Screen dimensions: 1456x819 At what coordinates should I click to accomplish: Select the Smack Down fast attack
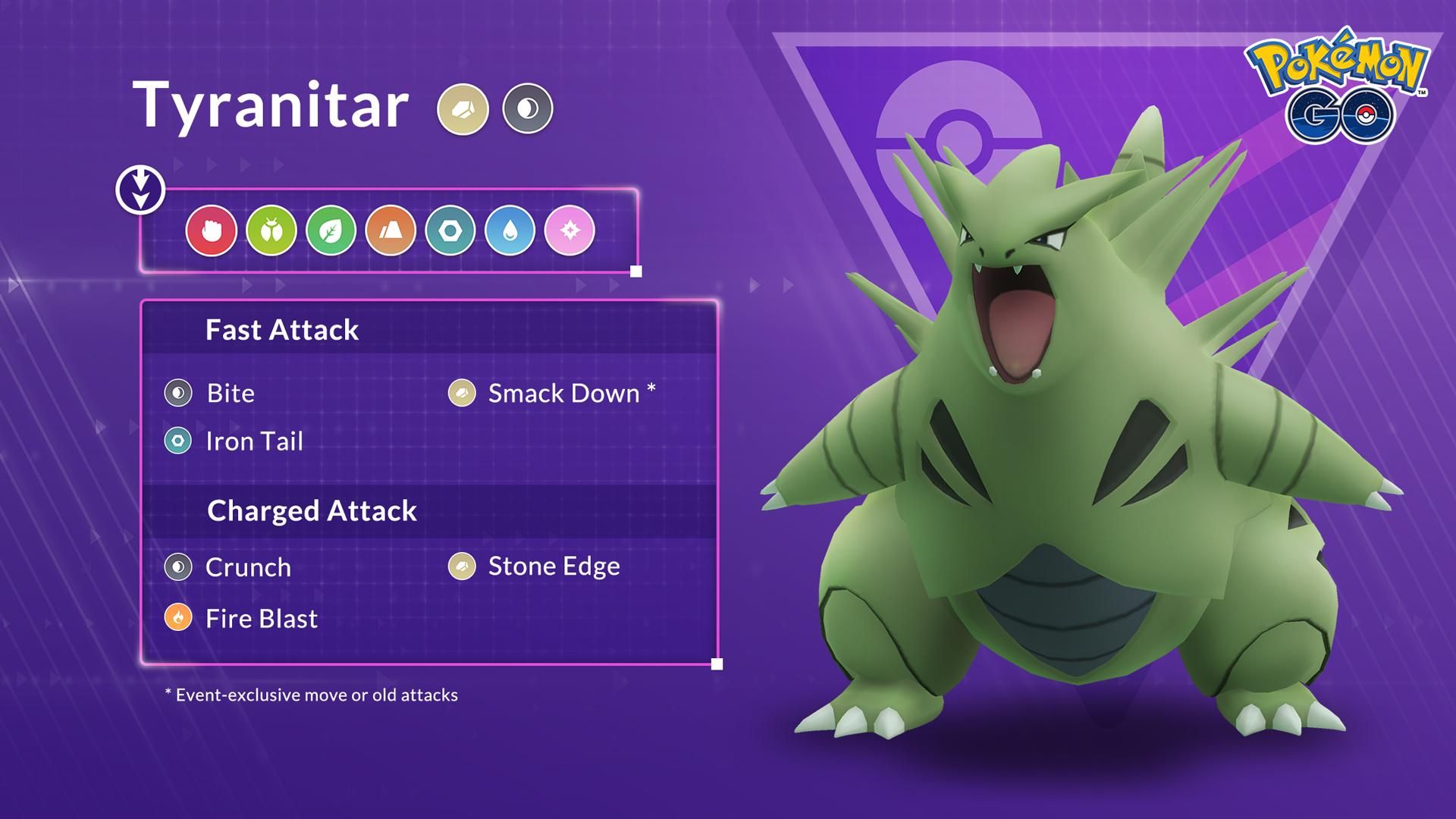click(x=563, y=394)
